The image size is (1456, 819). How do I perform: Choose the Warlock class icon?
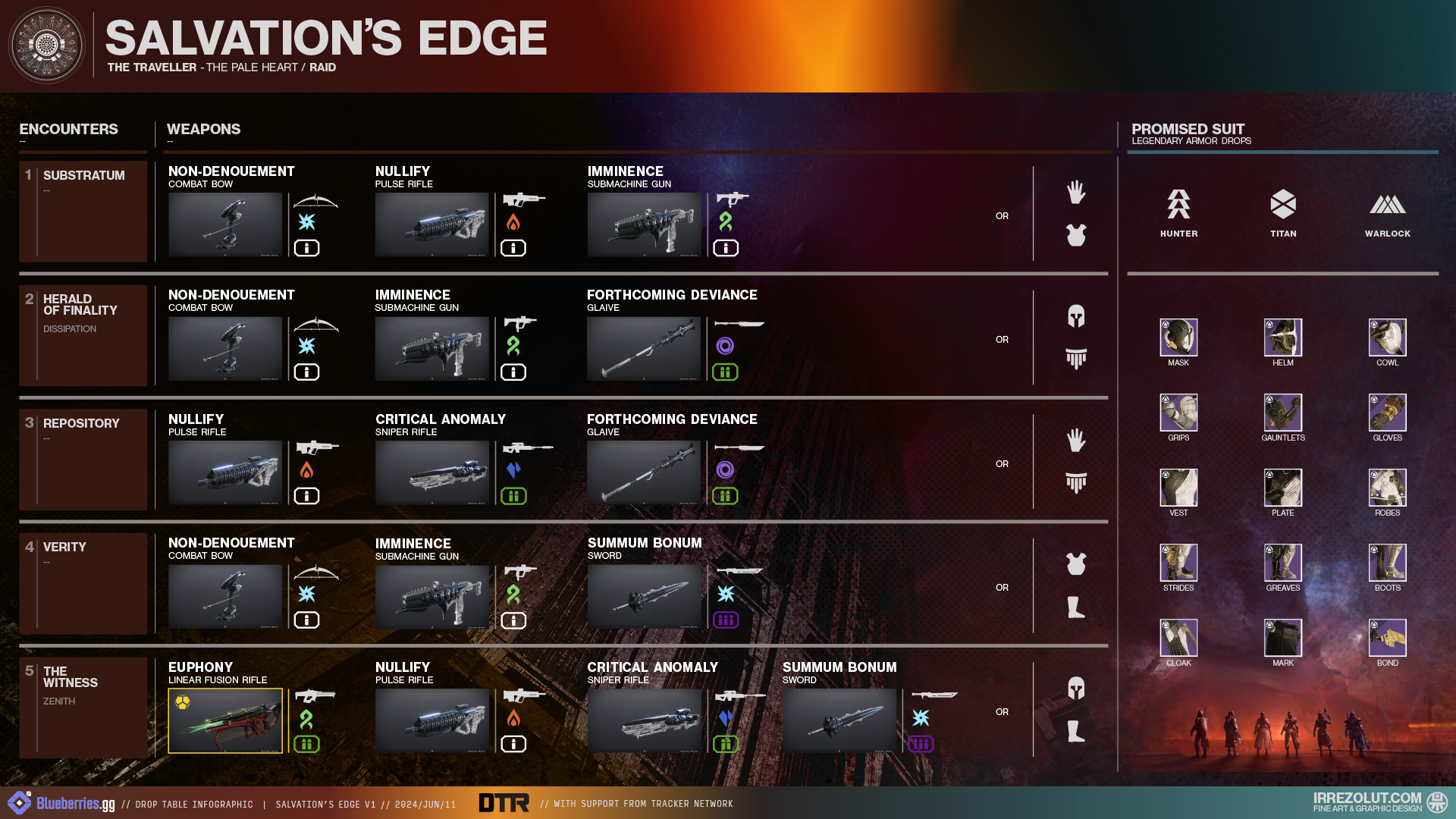click(1387, 204)
